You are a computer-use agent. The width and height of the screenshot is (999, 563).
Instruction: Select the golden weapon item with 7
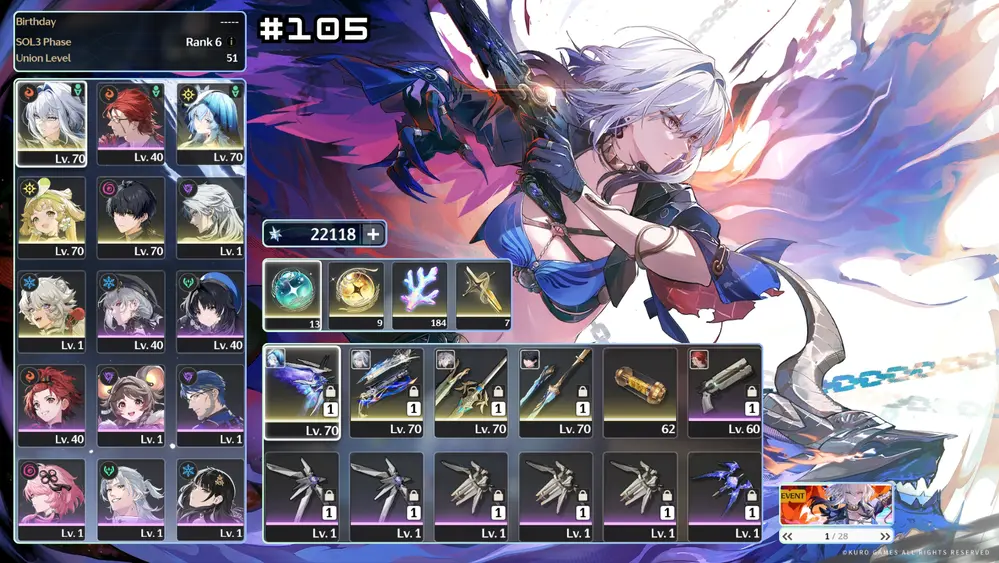click(483, 295)
